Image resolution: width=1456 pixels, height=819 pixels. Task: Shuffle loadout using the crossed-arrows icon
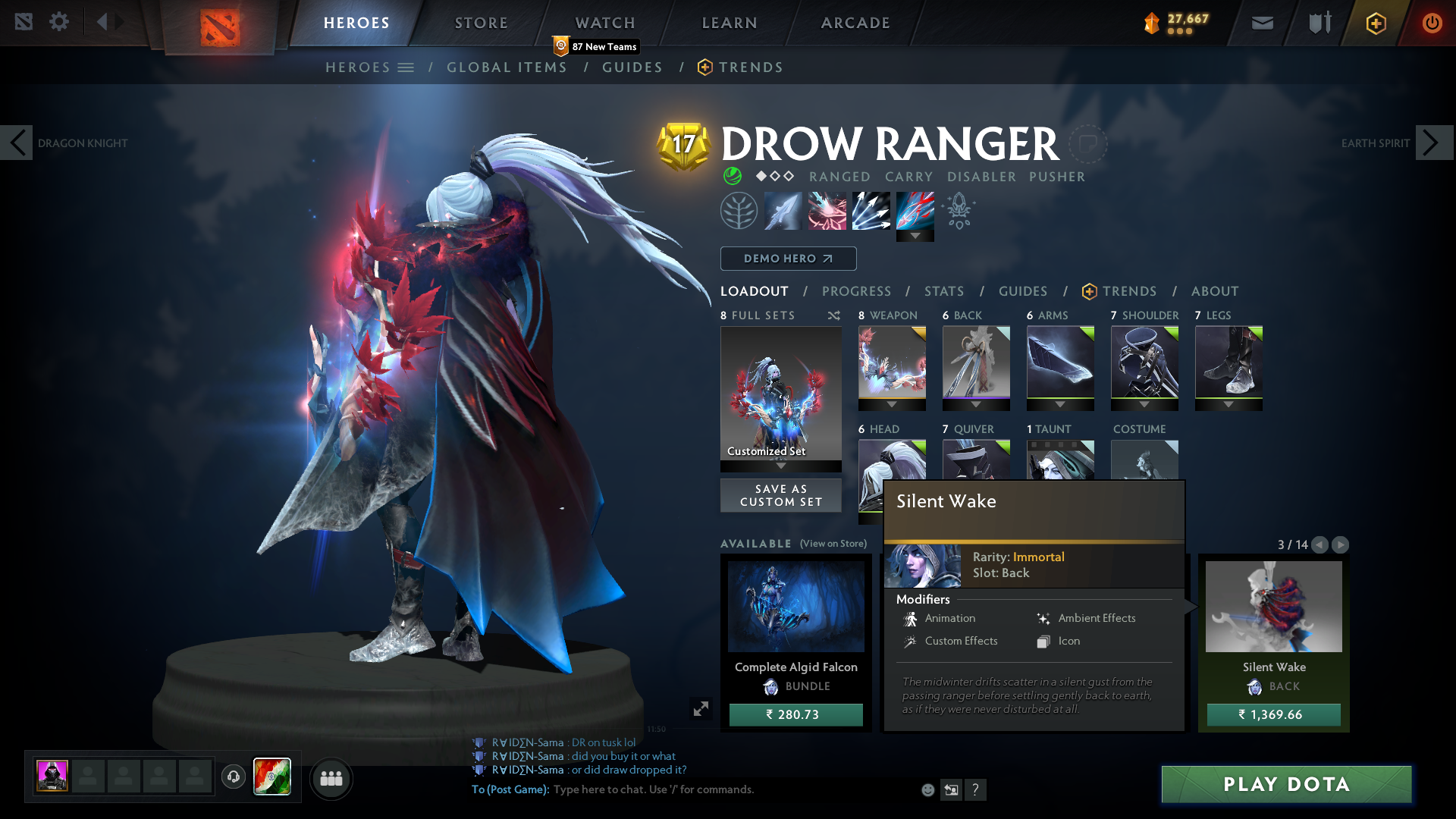[x=833, y=315]
